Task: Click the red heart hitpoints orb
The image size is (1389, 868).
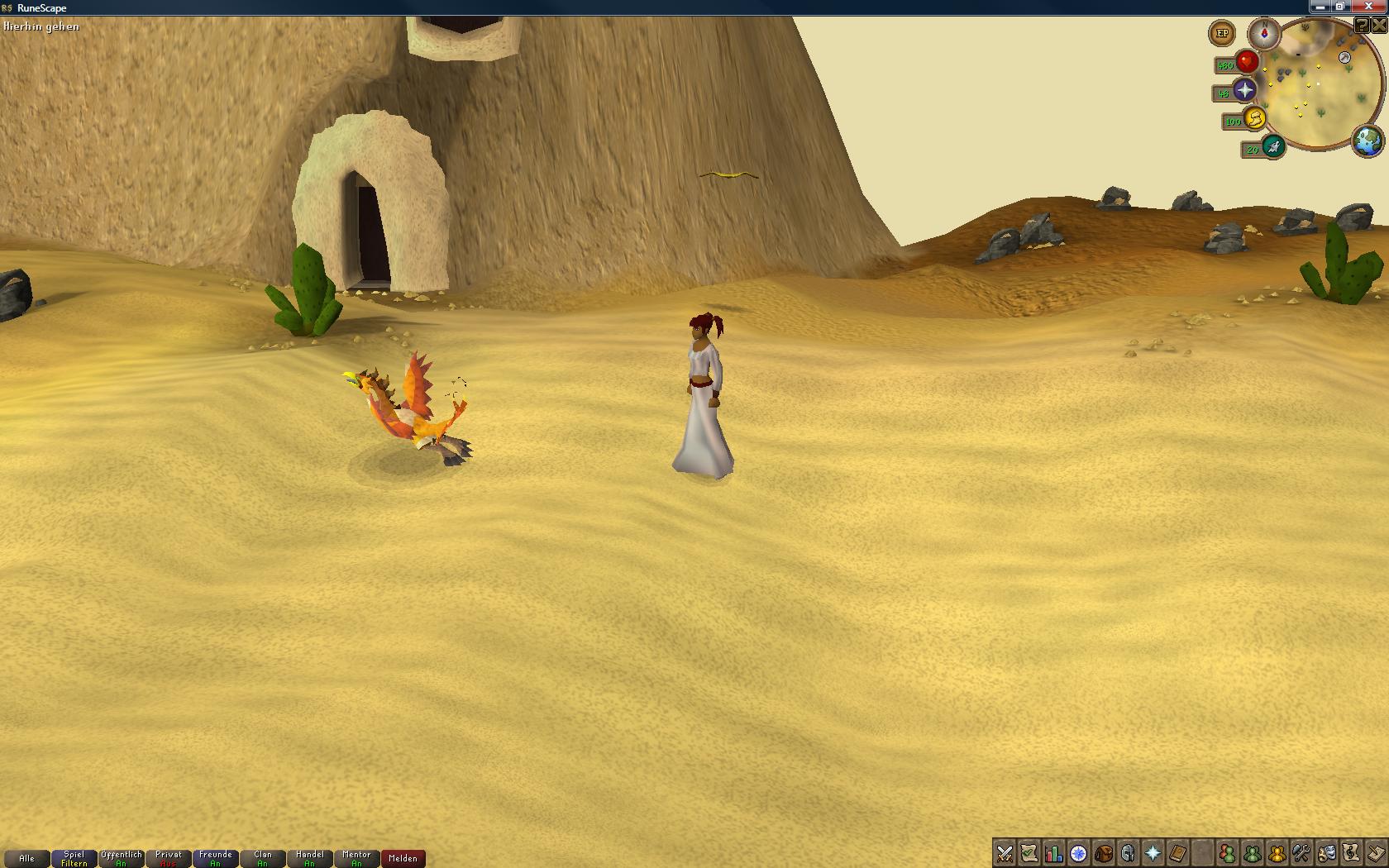Action: (x=1247, y=62)
